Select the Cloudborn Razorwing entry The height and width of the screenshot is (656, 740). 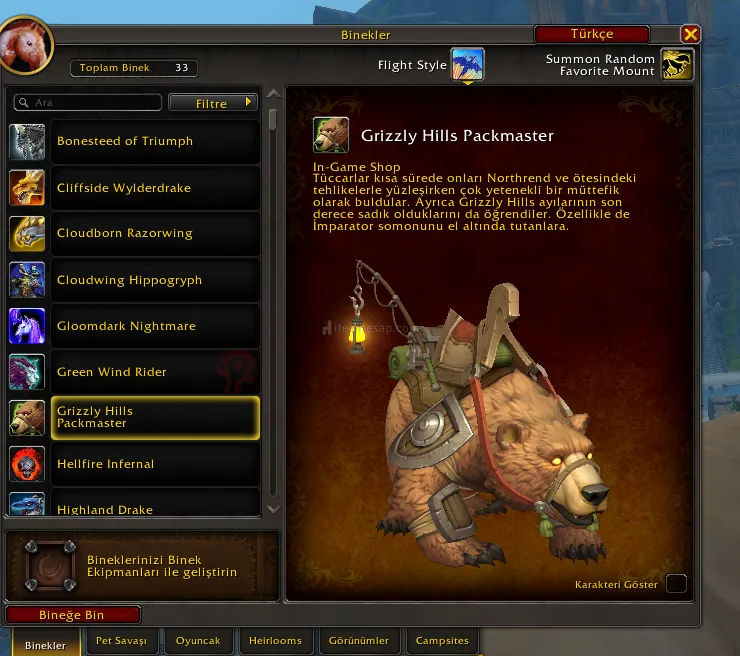pyautogui.click(x=134, y=234)
